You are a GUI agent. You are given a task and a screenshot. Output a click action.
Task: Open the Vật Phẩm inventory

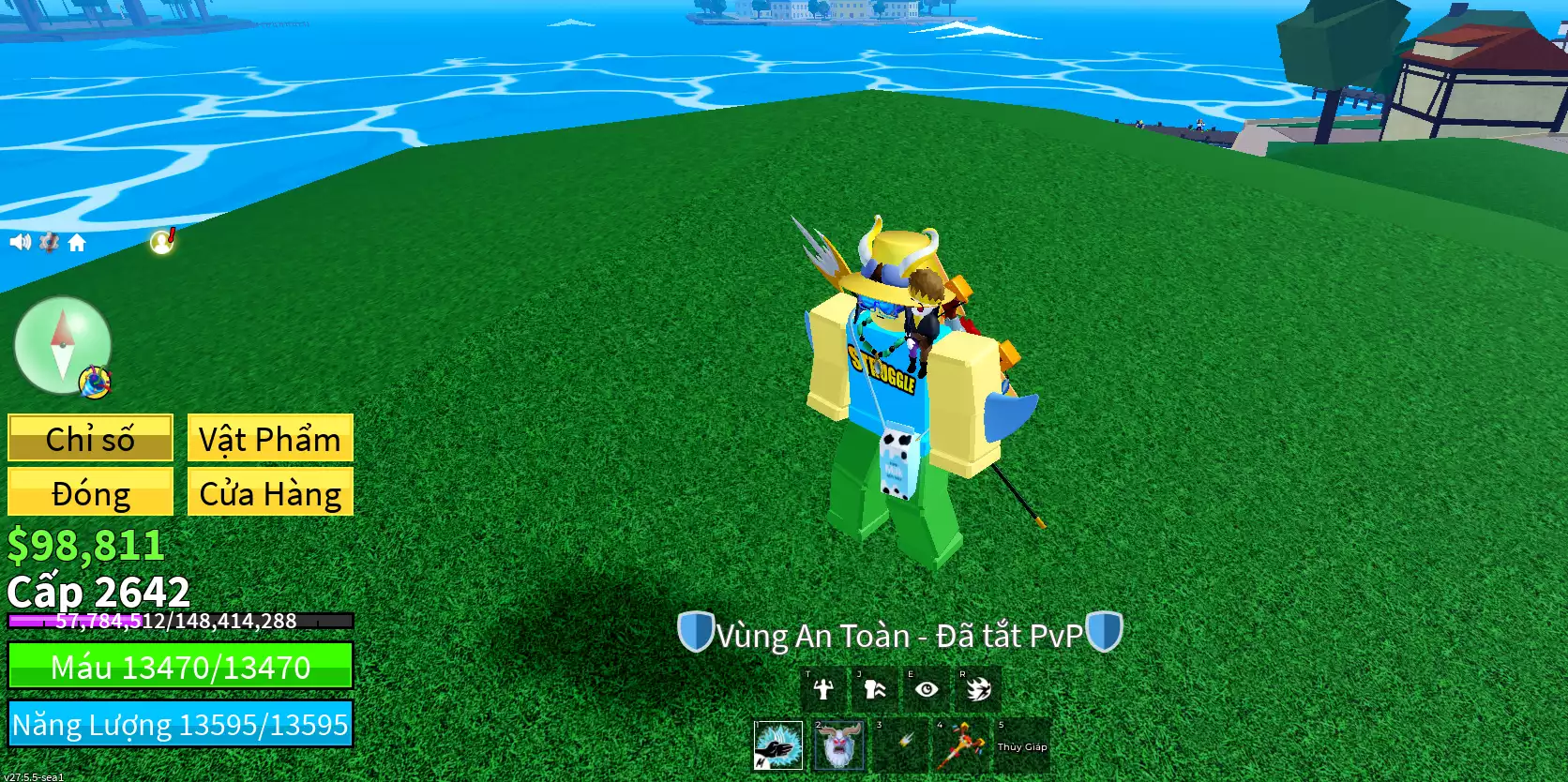click(270, 438)
